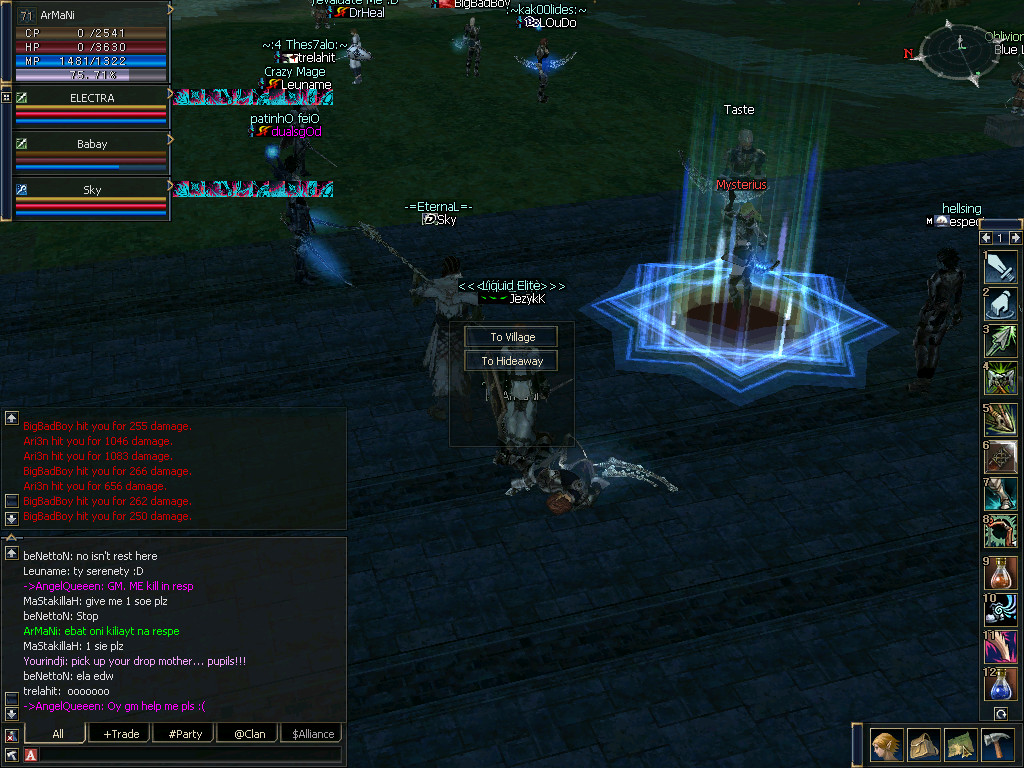
Task: Activate the gauntlet hand icon in slot 2
Action: (x=1000, y=303)
